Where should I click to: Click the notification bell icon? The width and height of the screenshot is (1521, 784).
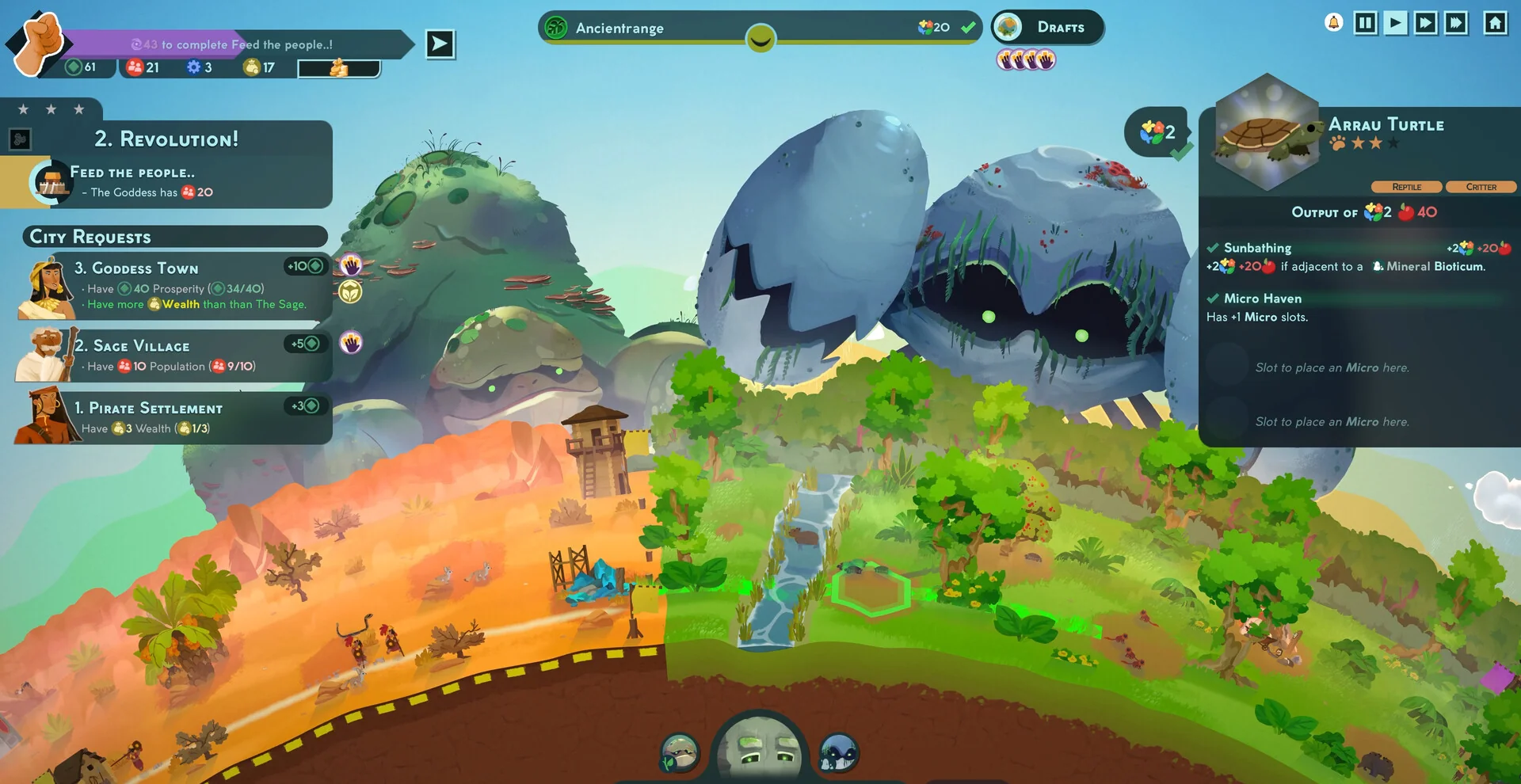coord(1334,23)
